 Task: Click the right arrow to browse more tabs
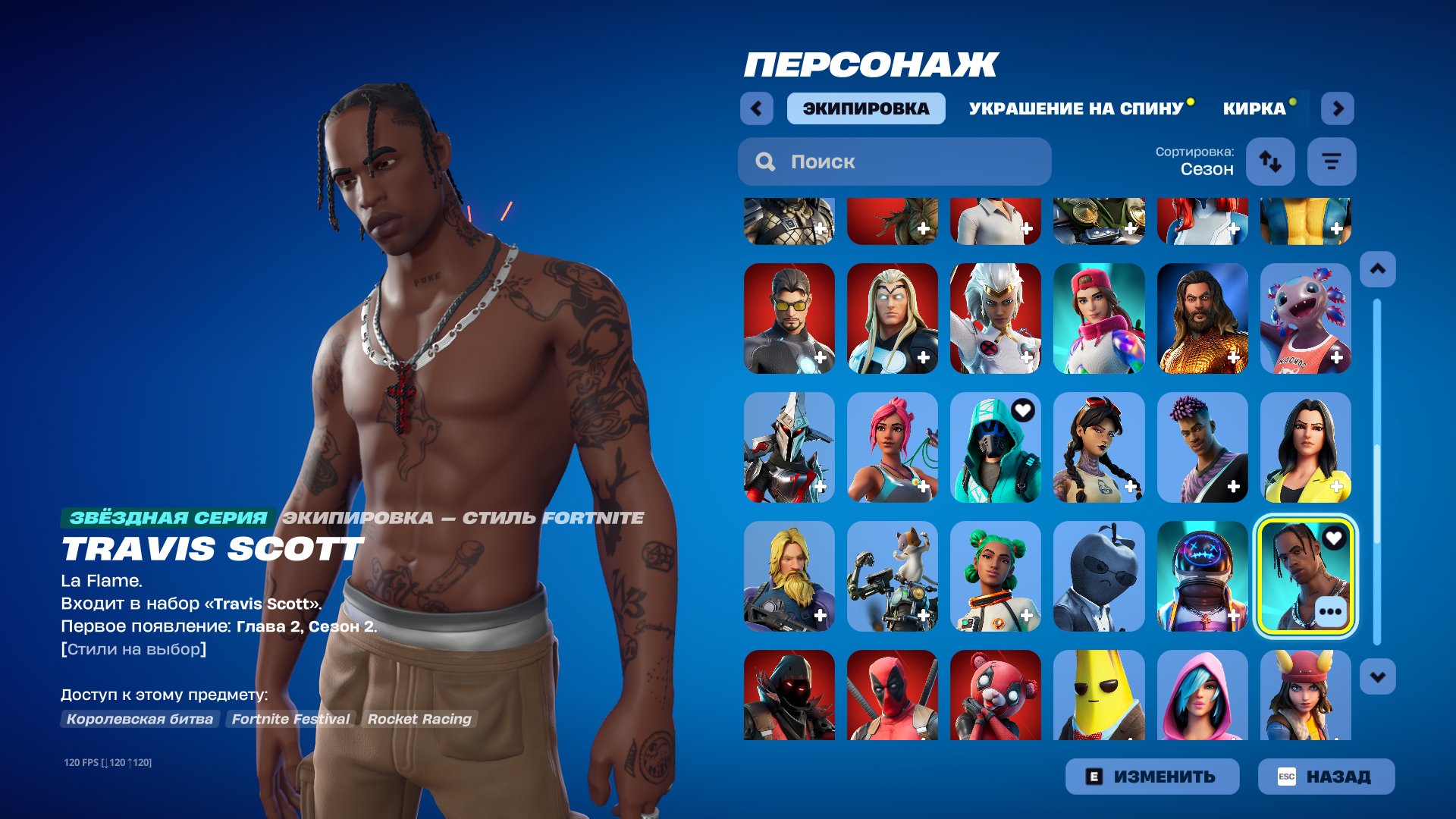click(1338, 108)
